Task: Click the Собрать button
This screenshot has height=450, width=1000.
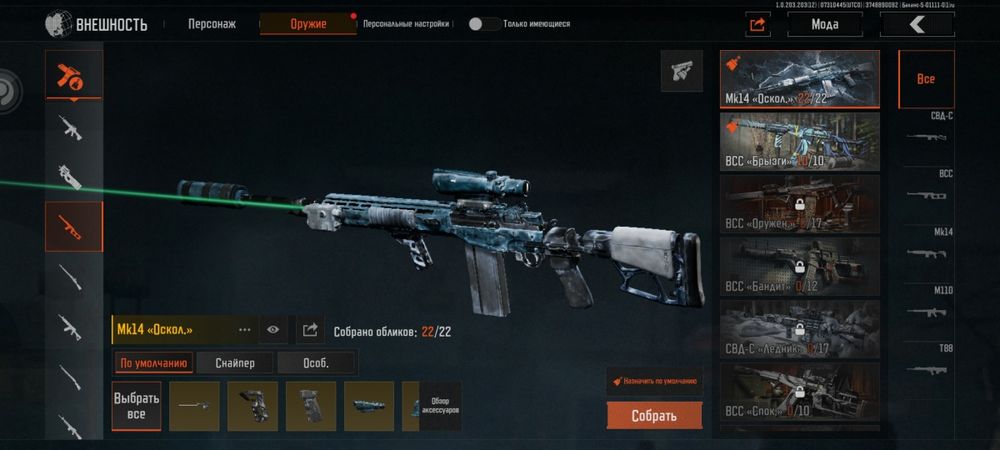Action: (654, 415)
